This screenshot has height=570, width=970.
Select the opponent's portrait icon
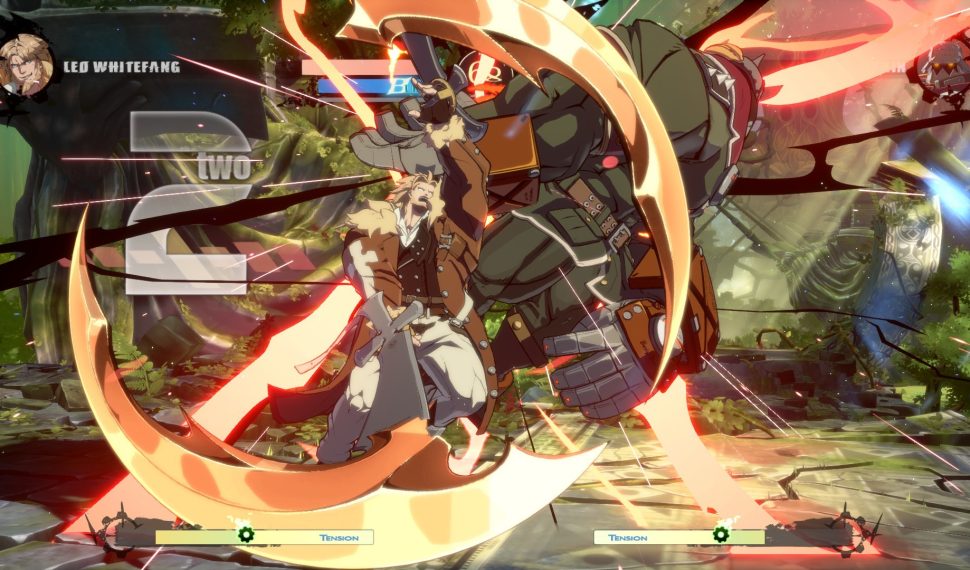tap(944, 68)
